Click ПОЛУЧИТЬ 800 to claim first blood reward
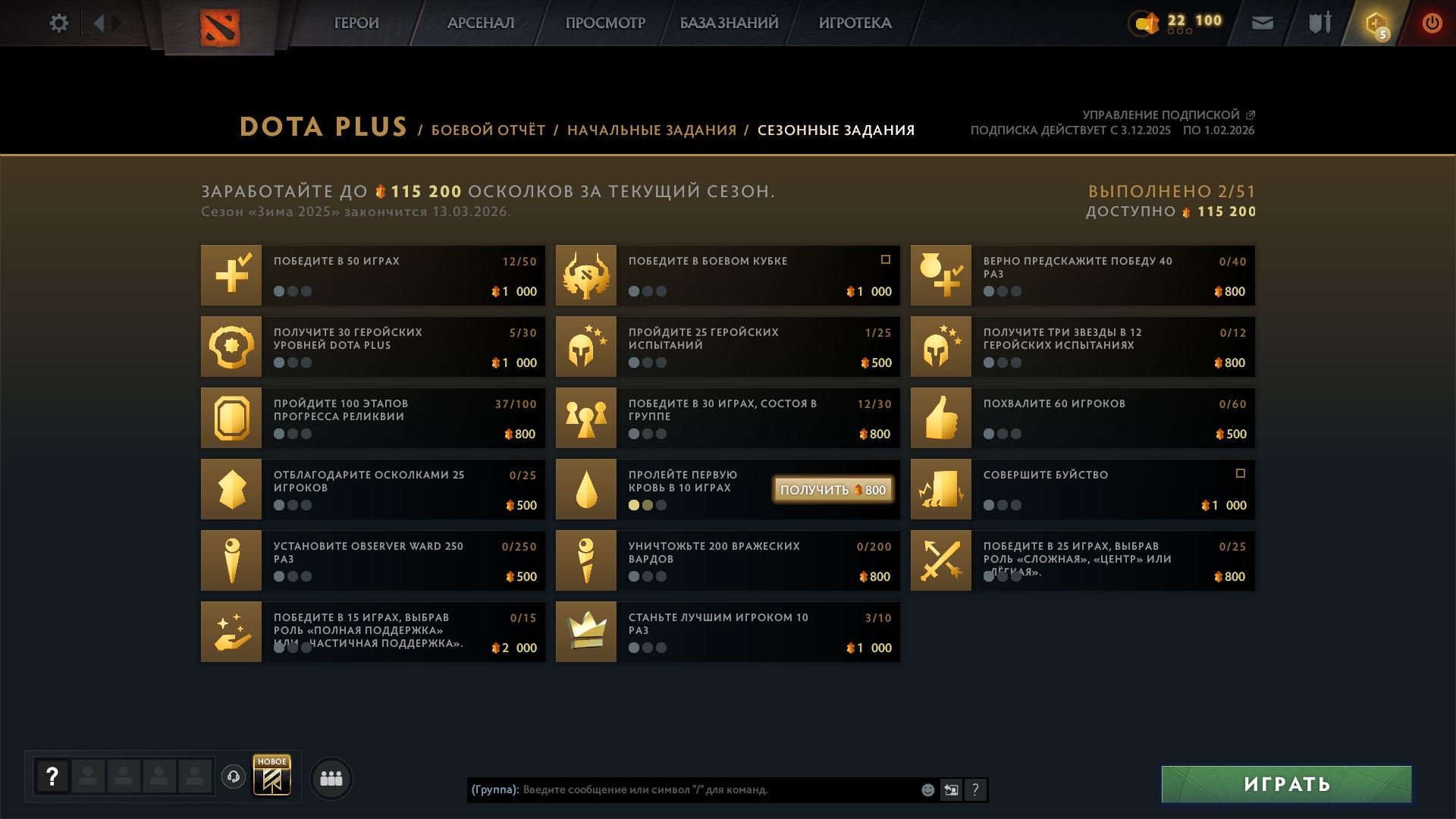 tap(832, 490)
